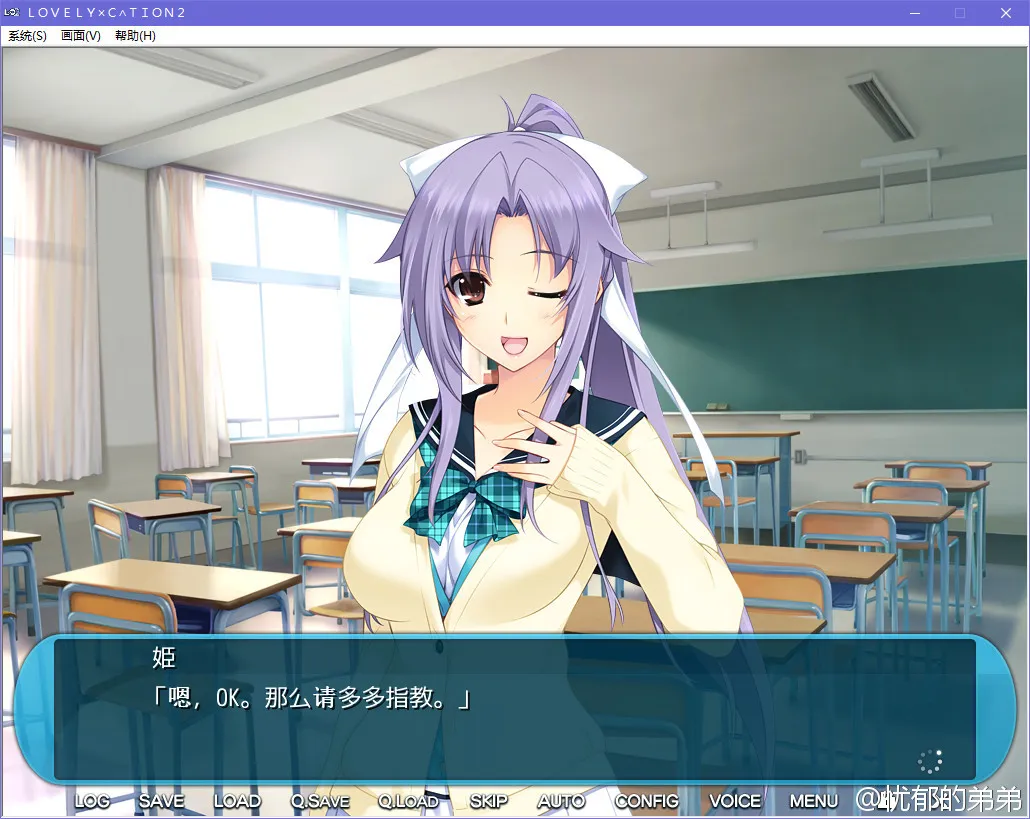The image size is (1030, 819).
Task: Activate SKIP mode
Action: tap(488, 801)
